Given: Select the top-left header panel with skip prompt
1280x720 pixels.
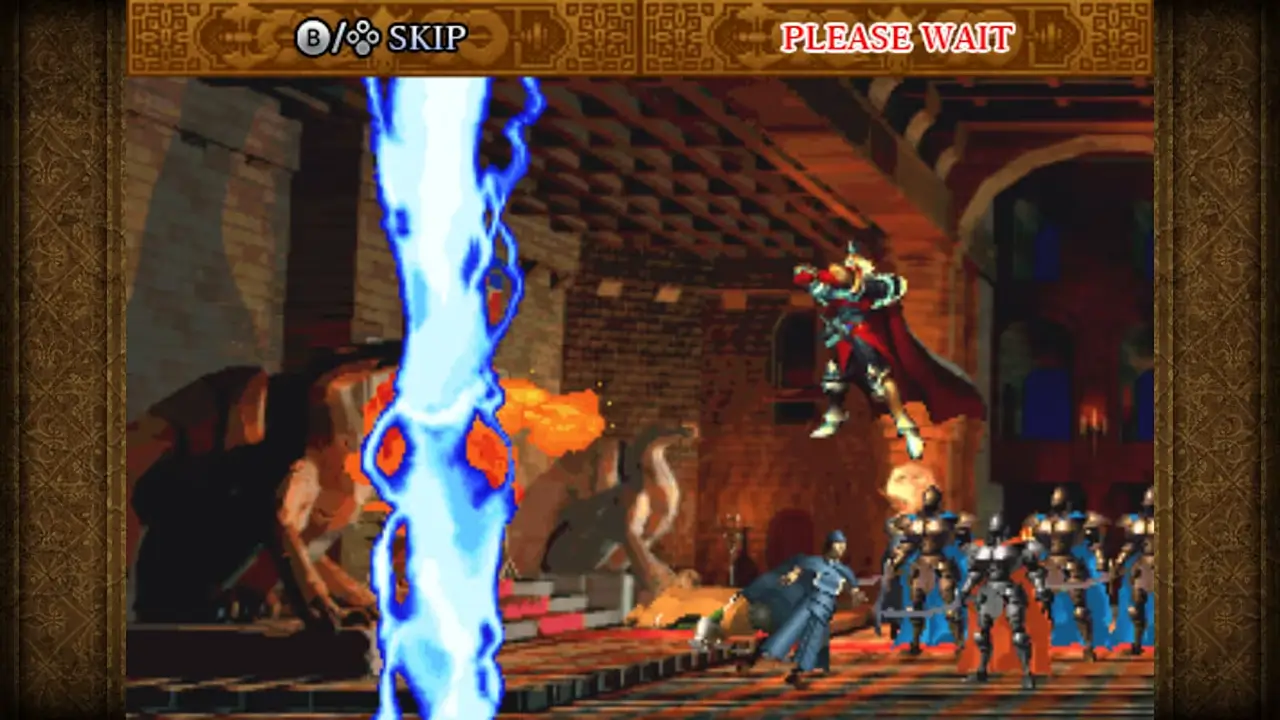Looking at the screenshot, I should 380,38.
